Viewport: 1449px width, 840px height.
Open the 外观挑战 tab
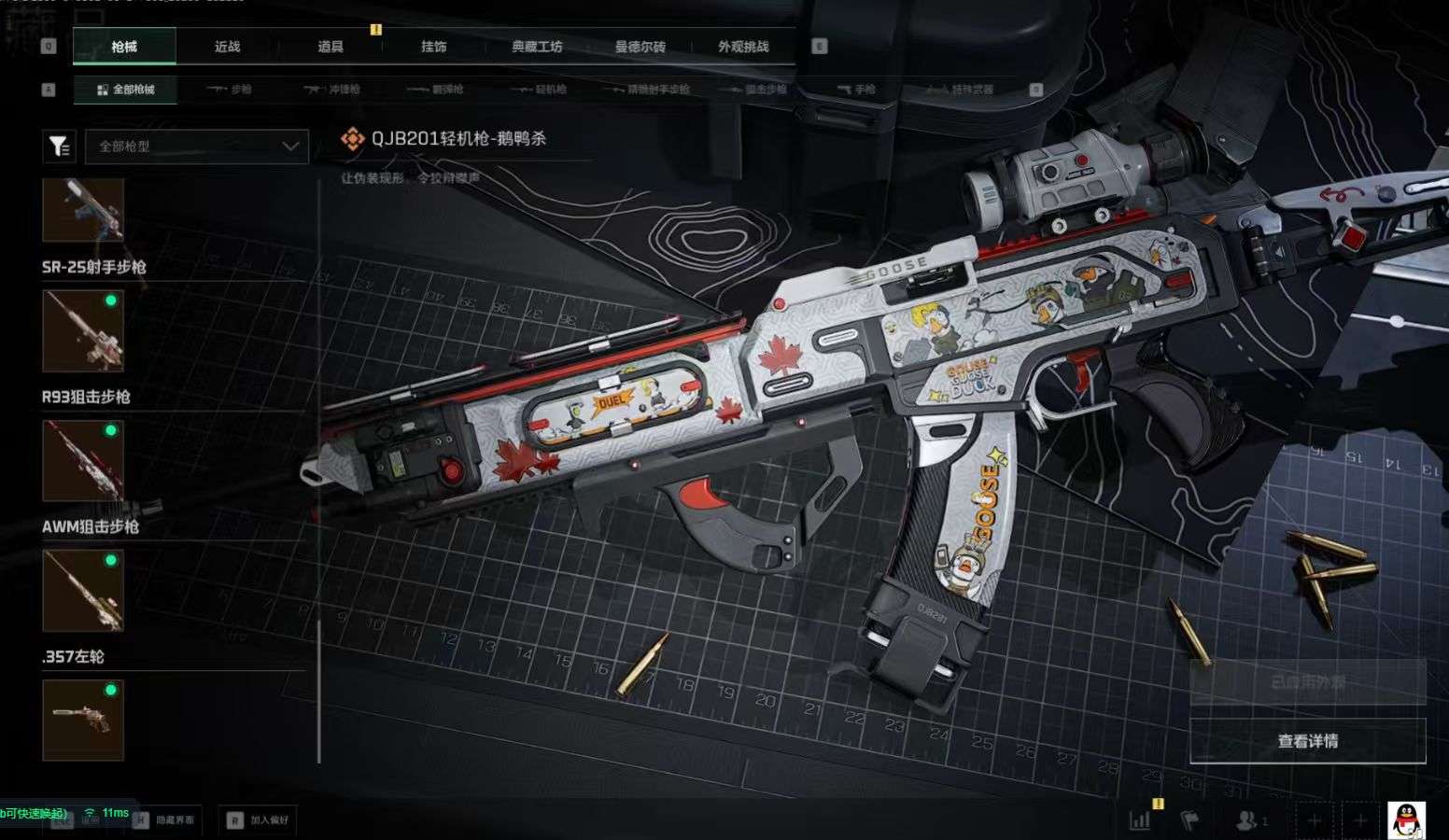tap(743, 47)
